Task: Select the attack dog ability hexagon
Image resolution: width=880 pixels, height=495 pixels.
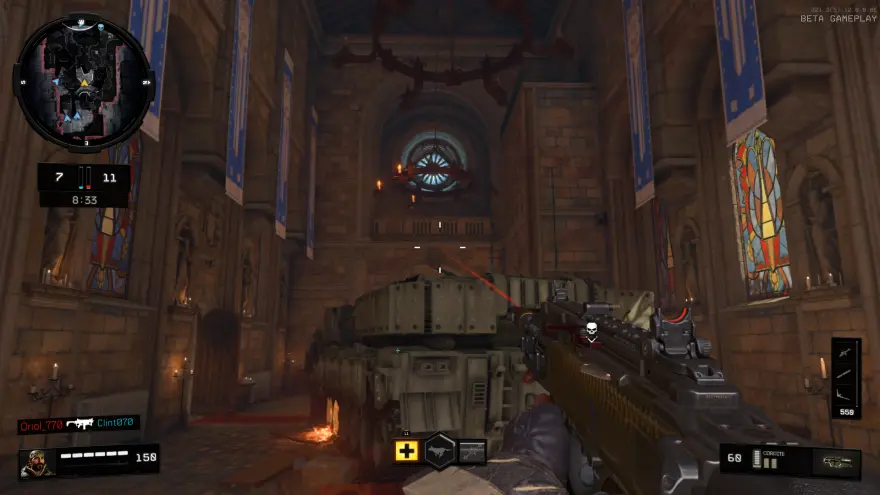Action: (440, 450)
